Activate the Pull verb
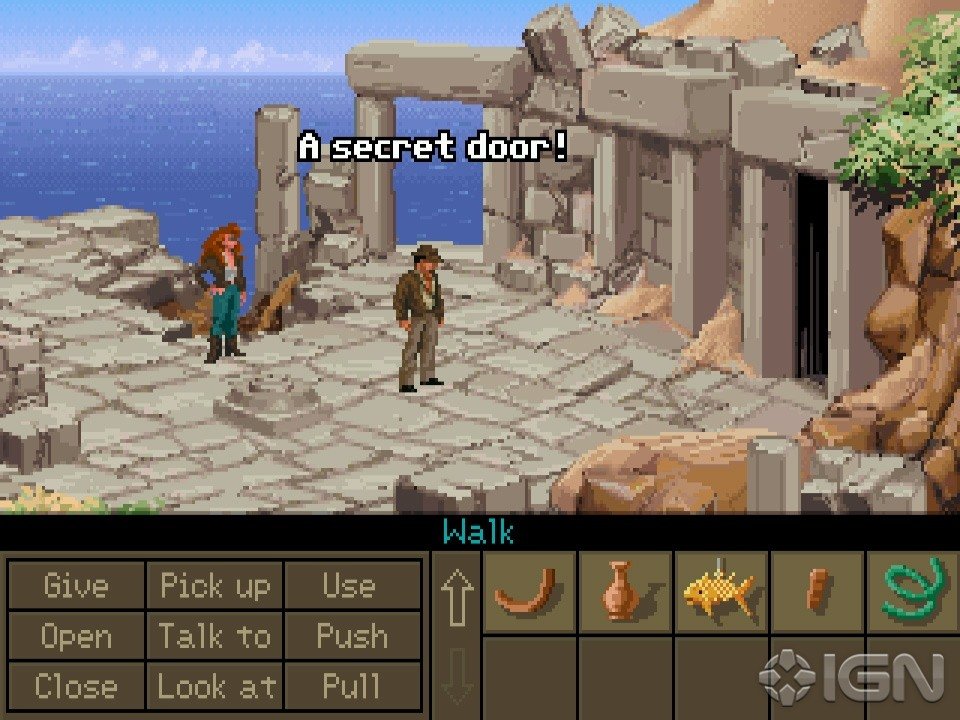960x720 pixels. point(351,686)
